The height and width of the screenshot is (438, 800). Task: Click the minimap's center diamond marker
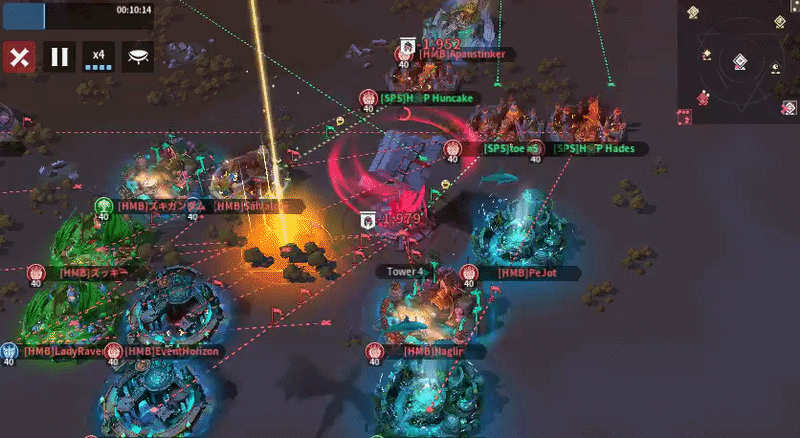(739, 62)
